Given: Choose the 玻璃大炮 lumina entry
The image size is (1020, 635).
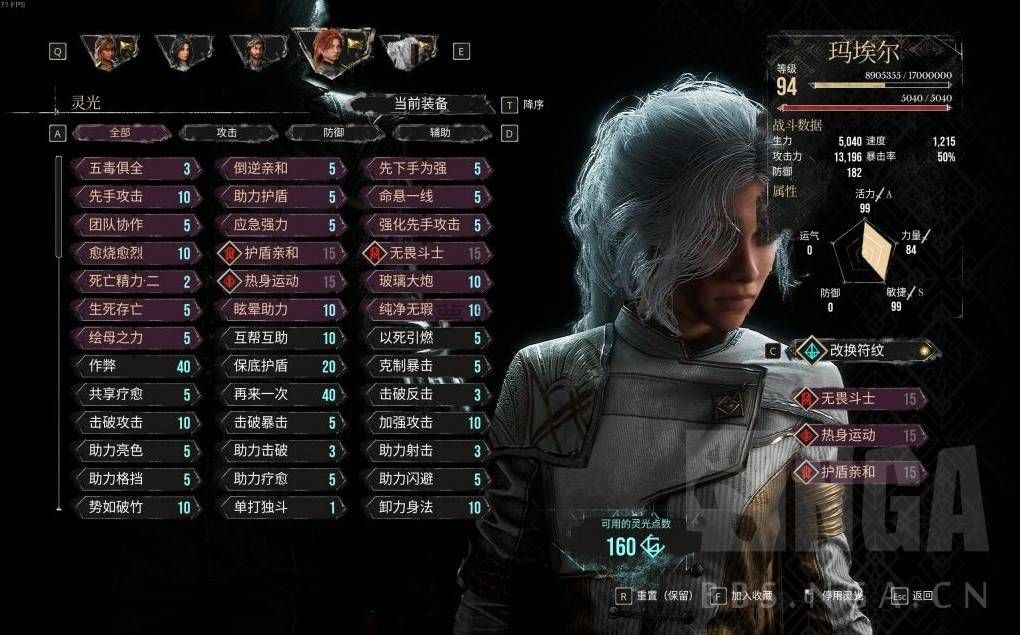Looking at the screenshot, I should coord(423,282).
